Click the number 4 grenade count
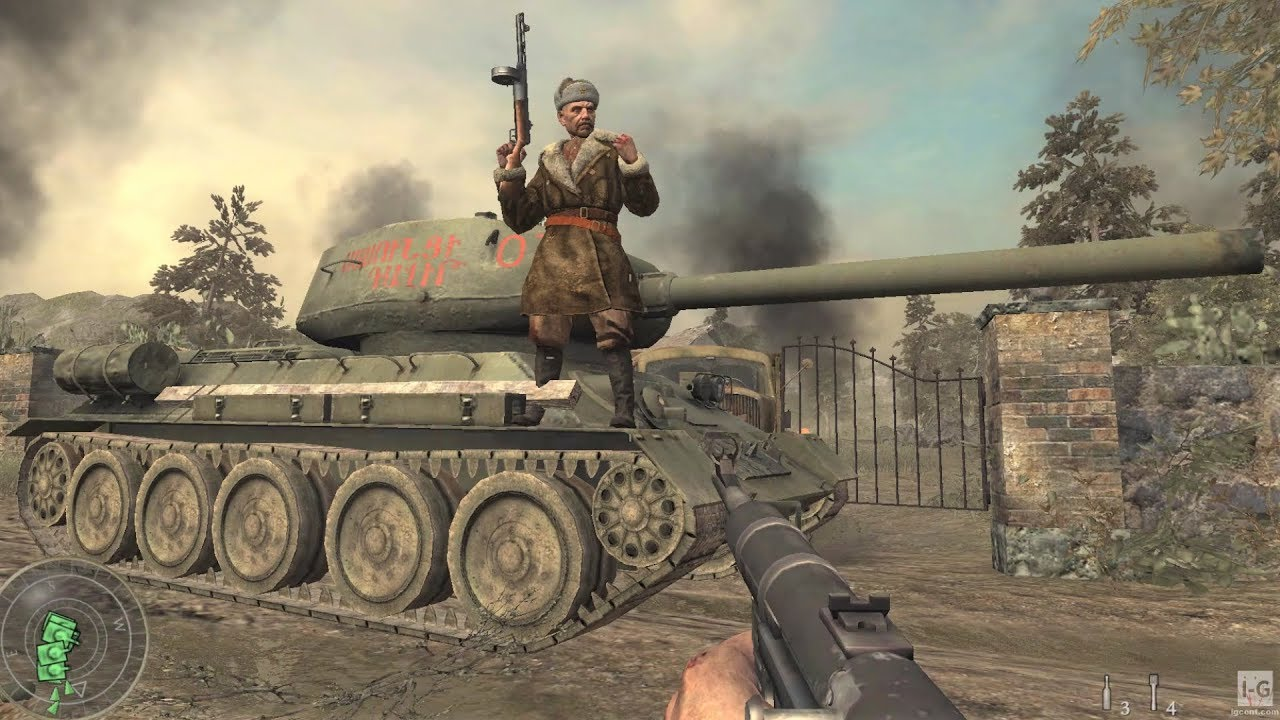 pyautogui.click(x=1171, y=708)
